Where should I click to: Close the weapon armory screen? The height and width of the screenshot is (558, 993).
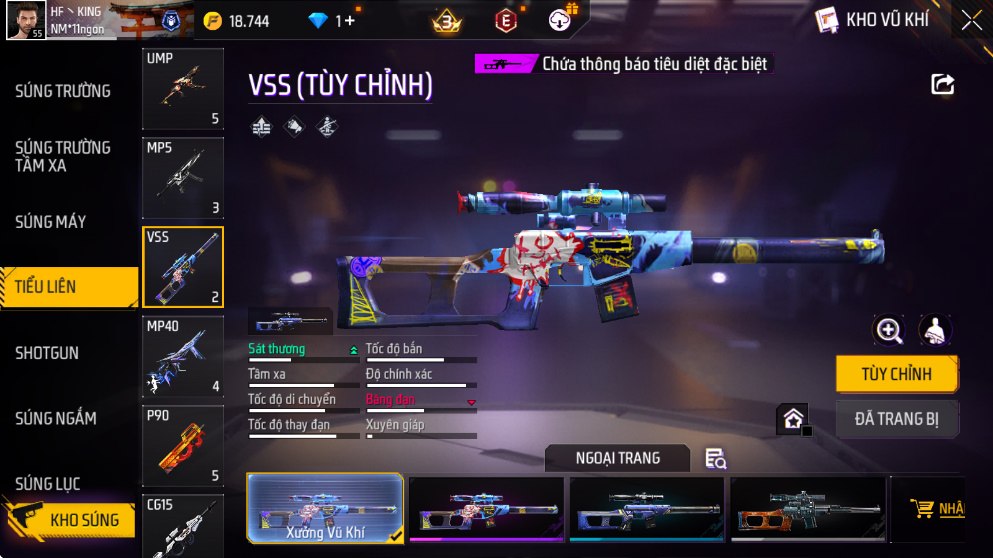pos(971,20)
